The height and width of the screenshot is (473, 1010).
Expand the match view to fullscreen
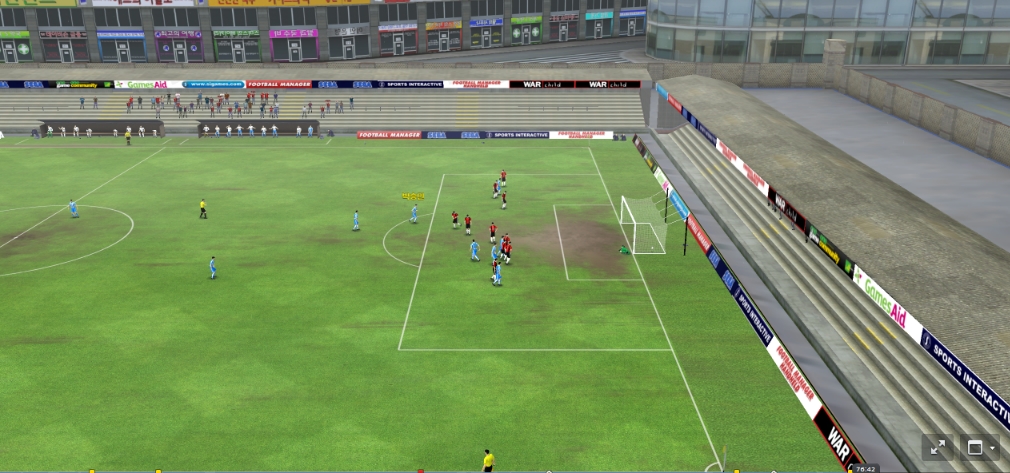click(939, 448)
